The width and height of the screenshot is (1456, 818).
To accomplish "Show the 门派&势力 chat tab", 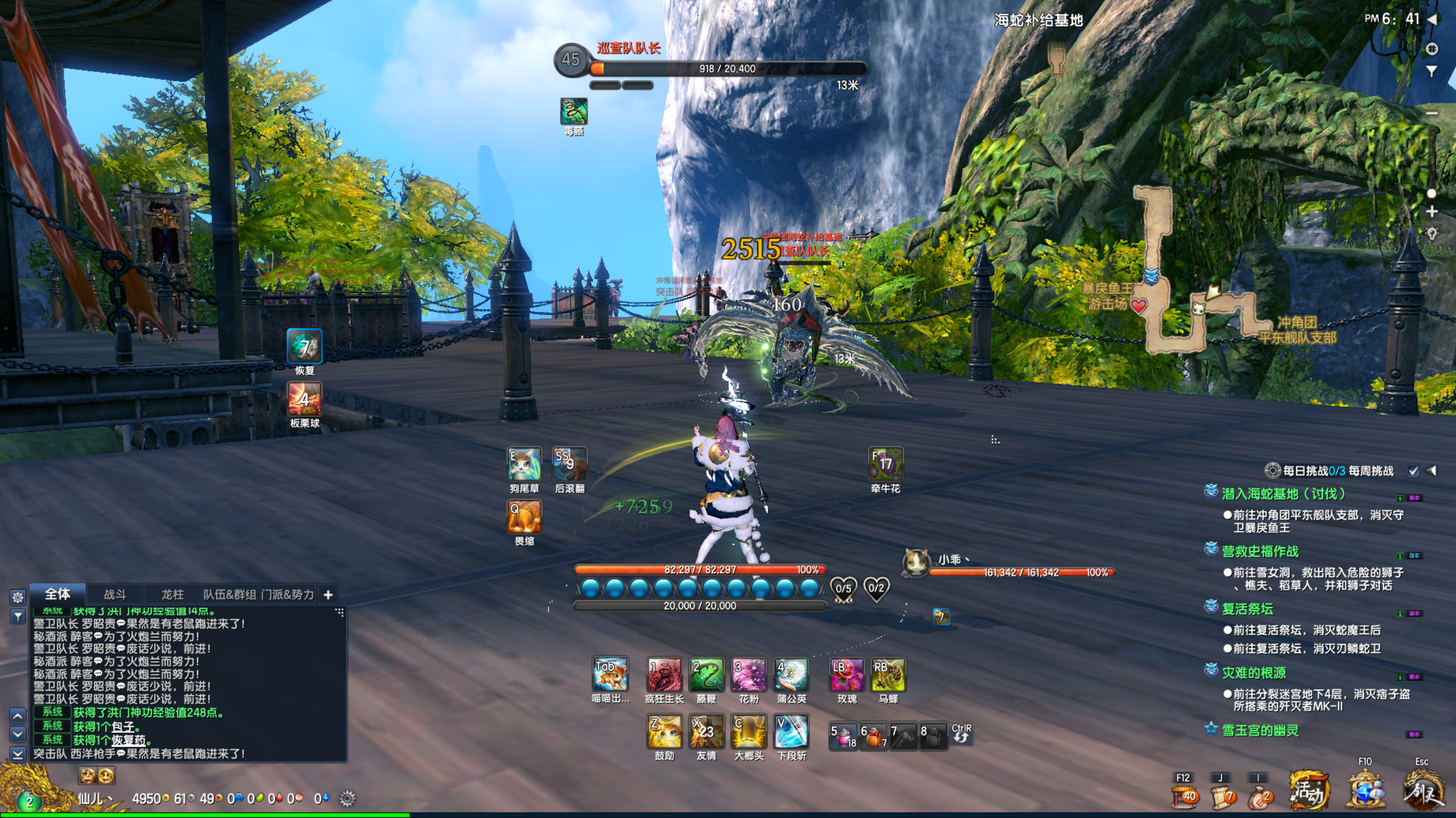I will 288,595.
